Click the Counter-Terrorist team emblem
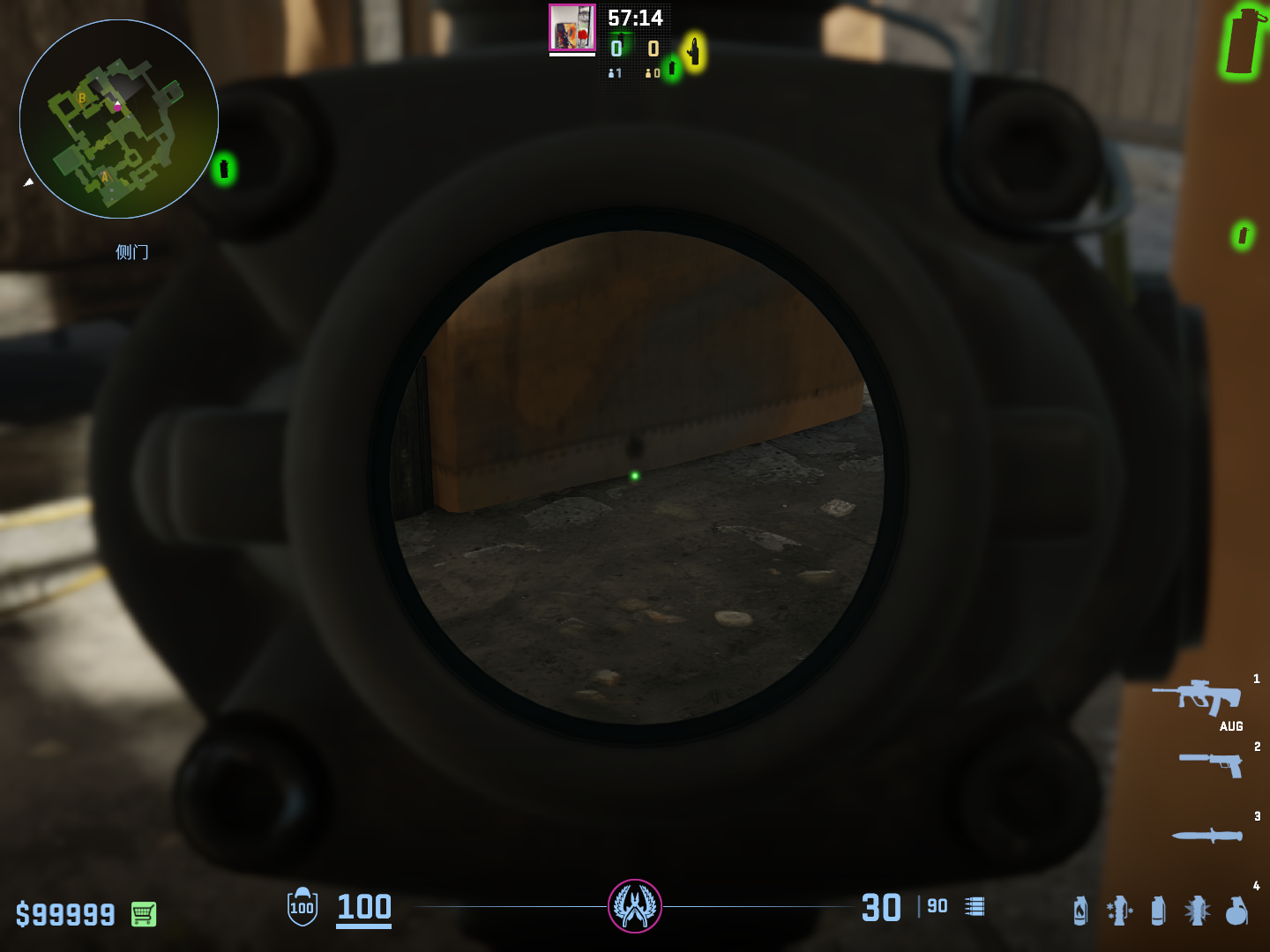1270x952 pixels. pyautogui.click(x=635, y=906)
